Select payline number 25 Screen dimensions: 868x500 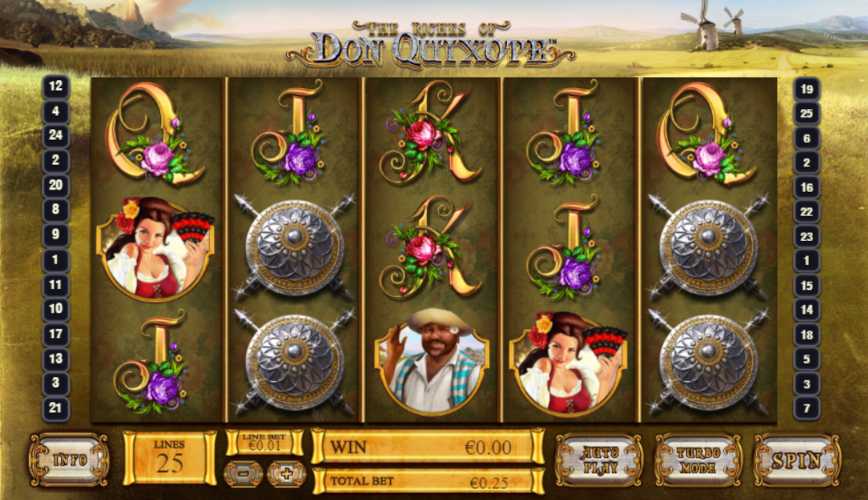pyautogui.click(x=806, y=112)
